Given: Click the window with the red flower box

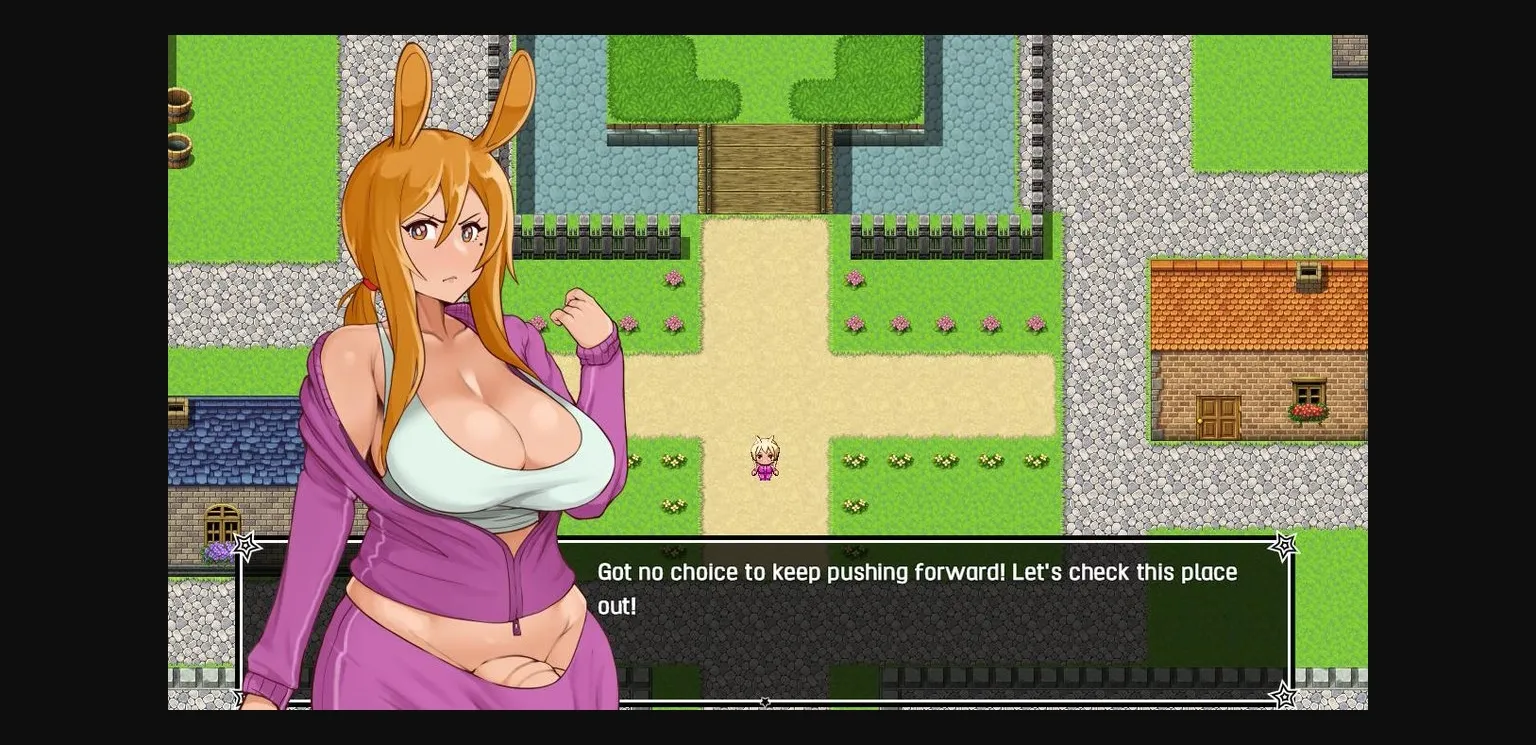Looking at the screenshot, I should tap(1308, 392).
